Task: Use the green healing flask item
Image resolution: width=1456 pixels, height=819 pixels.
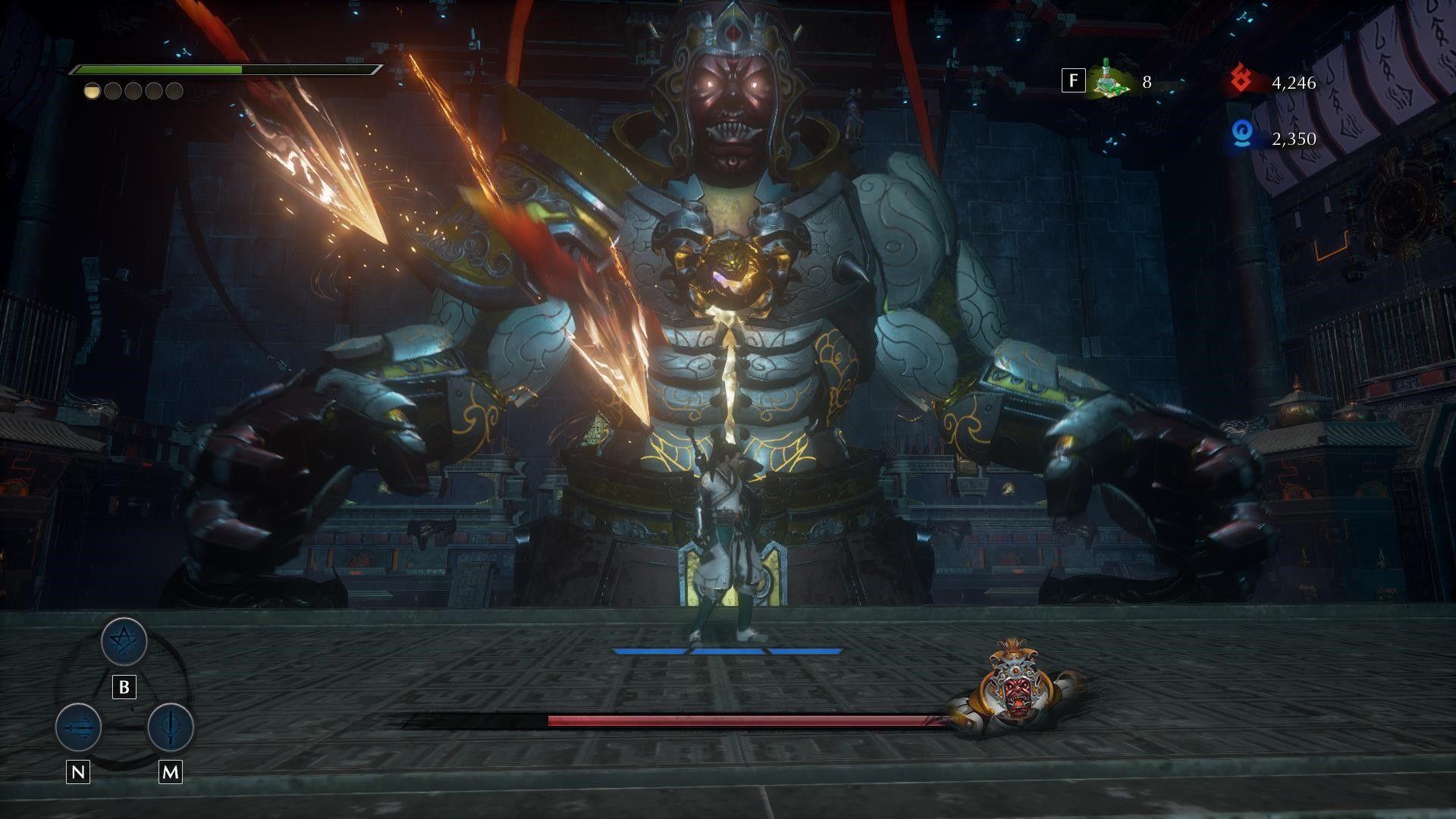Action: click(1111, 81)
